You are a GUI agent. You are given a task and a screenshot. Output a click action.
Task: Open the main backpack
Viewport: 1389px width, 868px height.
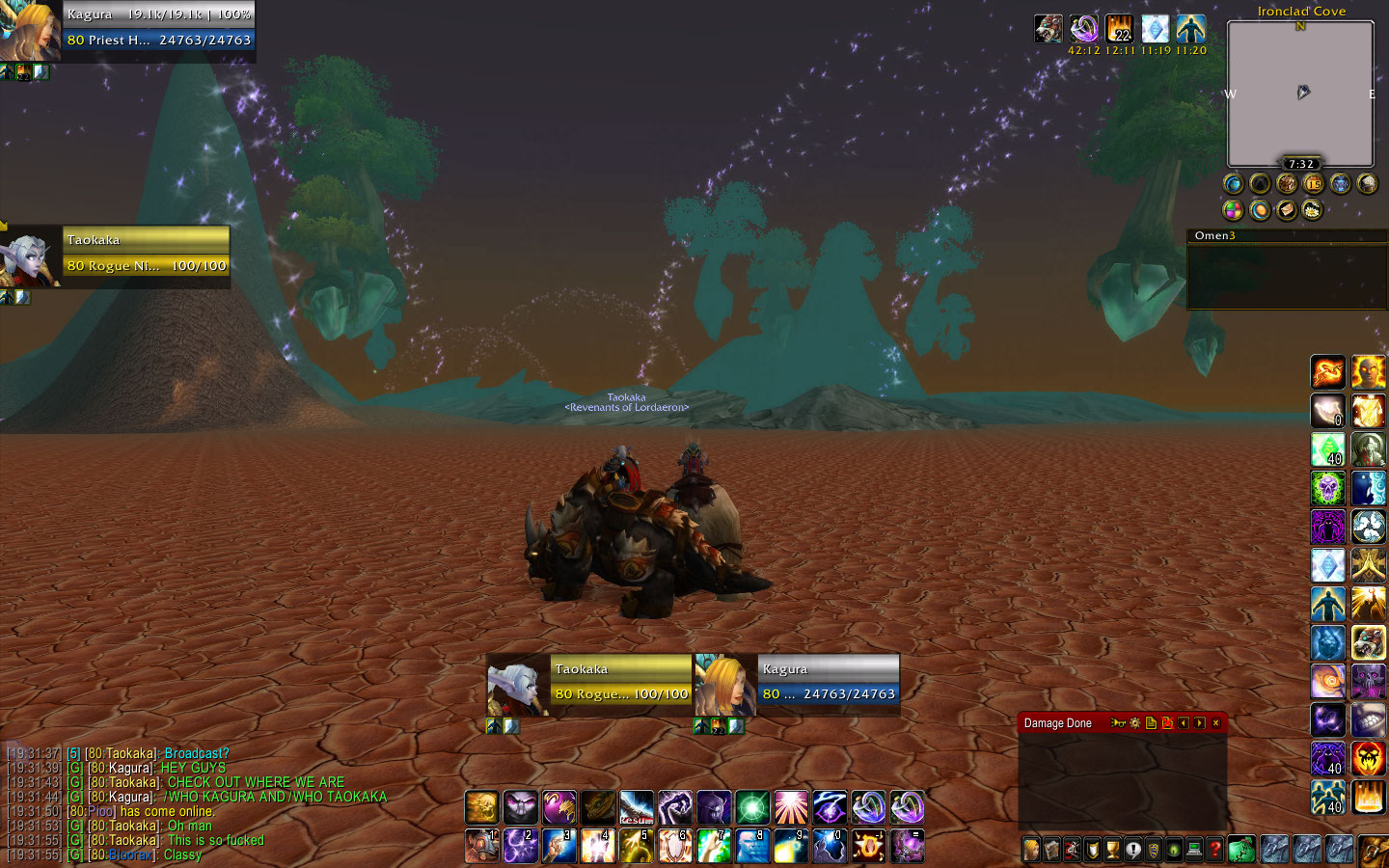(x=1373, y=850)
